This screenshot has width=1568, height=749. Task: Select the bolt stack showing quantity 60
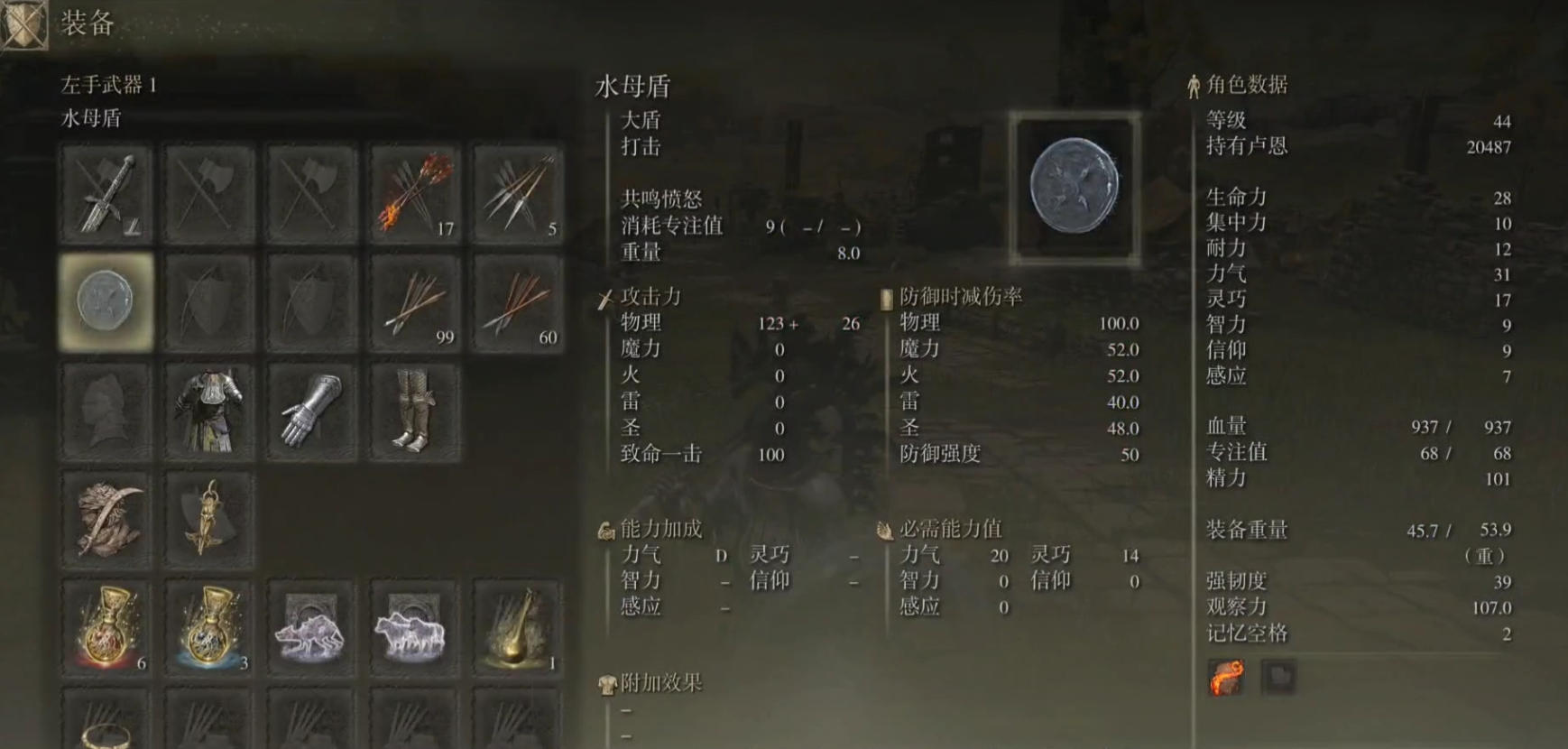click(x=519, y=302)
